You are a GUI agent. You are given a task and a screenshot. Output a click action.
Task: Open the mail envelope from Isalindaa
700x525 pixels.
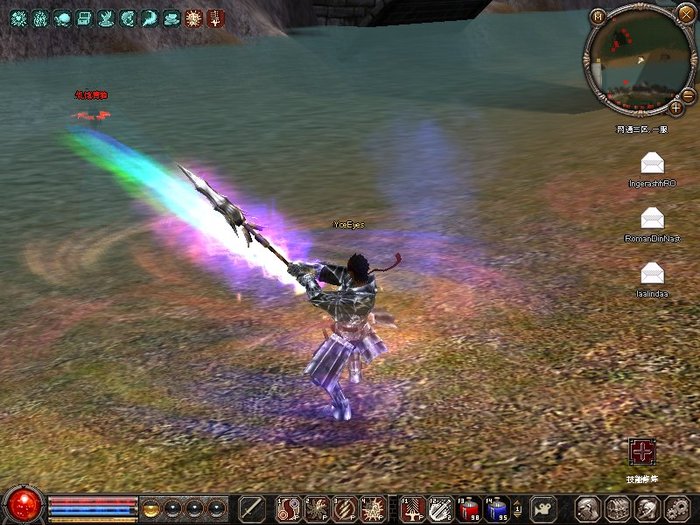(x=652, y=272)
